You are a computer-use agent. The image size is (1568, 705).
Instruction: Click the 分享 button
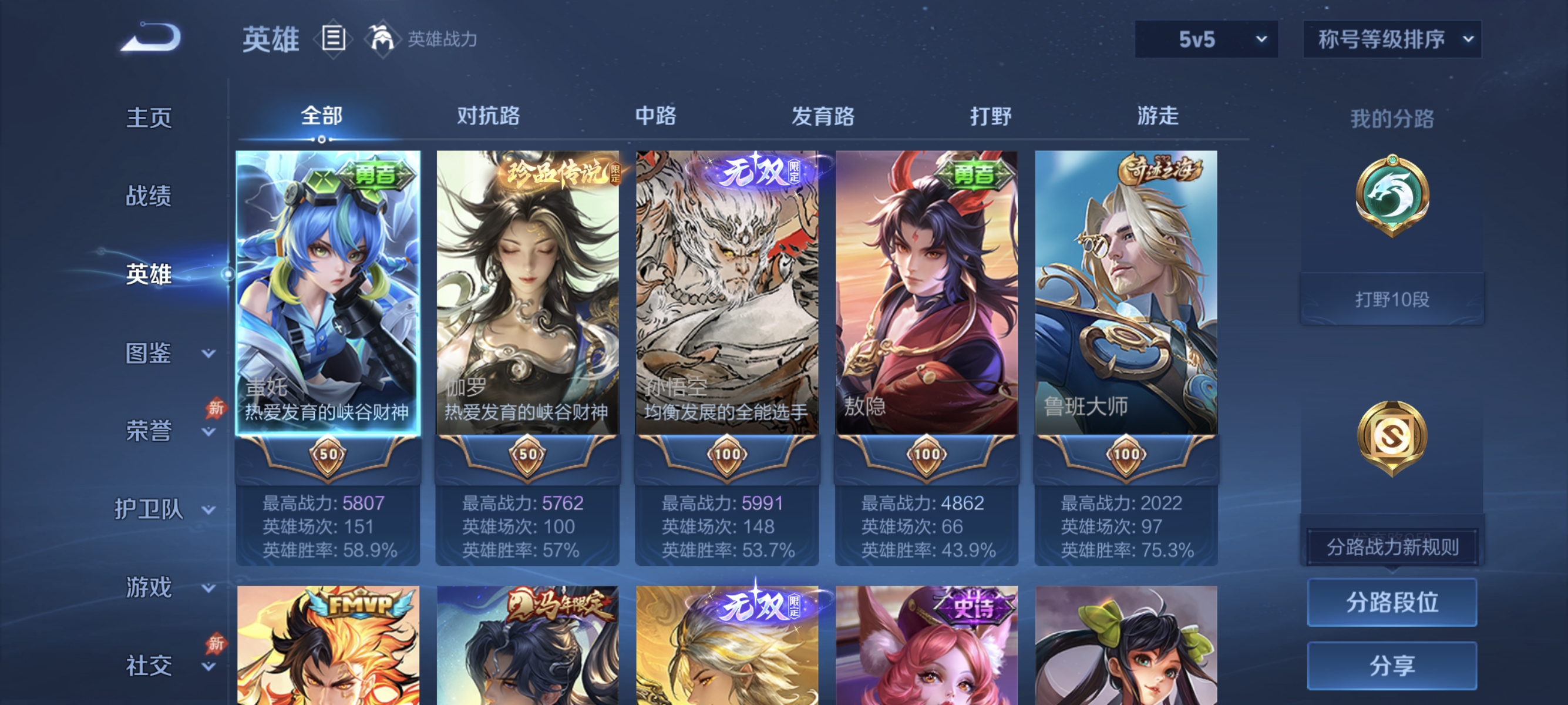click(1394, 666)
